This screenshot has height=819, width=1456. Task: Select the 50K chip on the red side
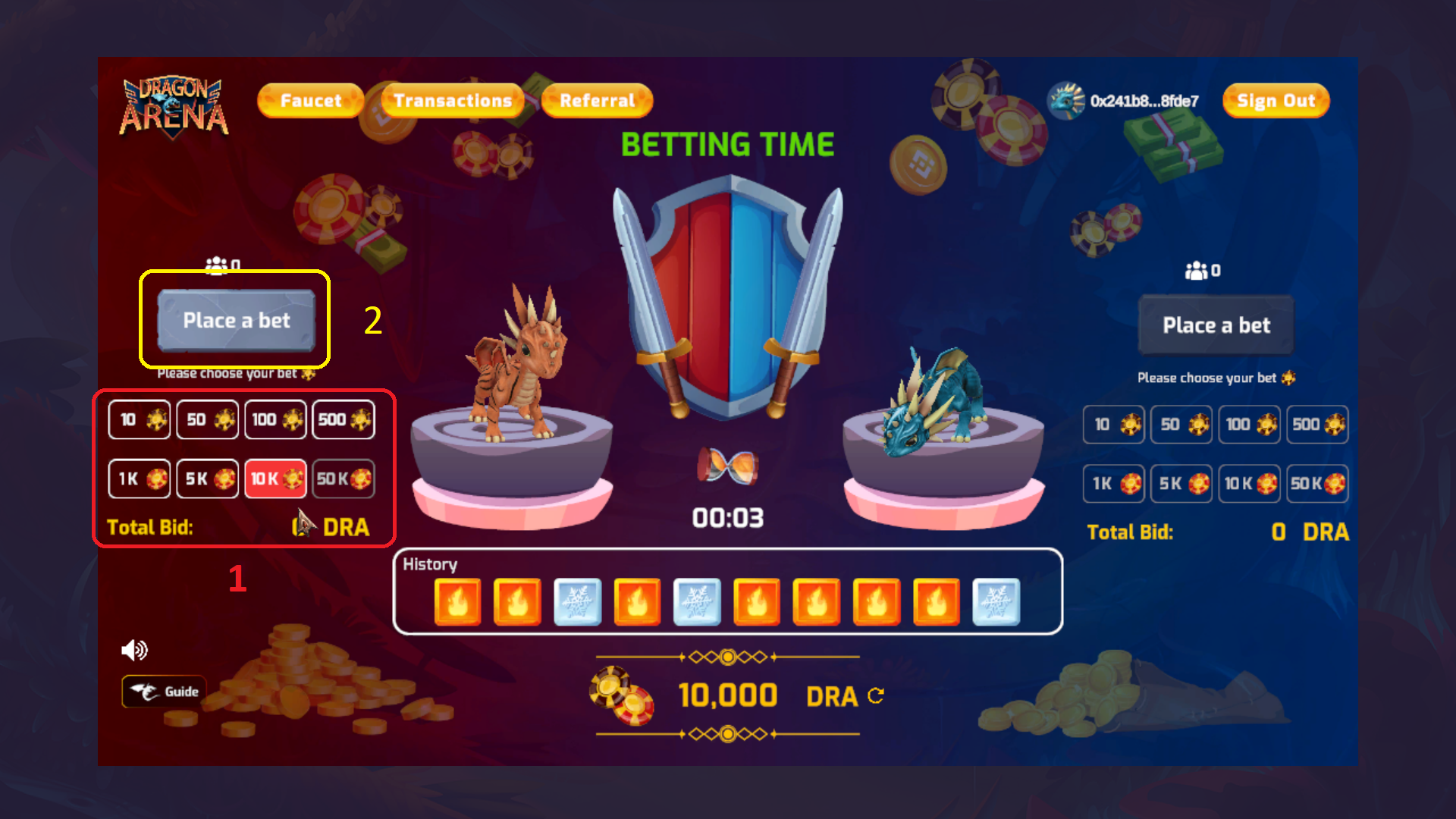click(x=343, y=479)
